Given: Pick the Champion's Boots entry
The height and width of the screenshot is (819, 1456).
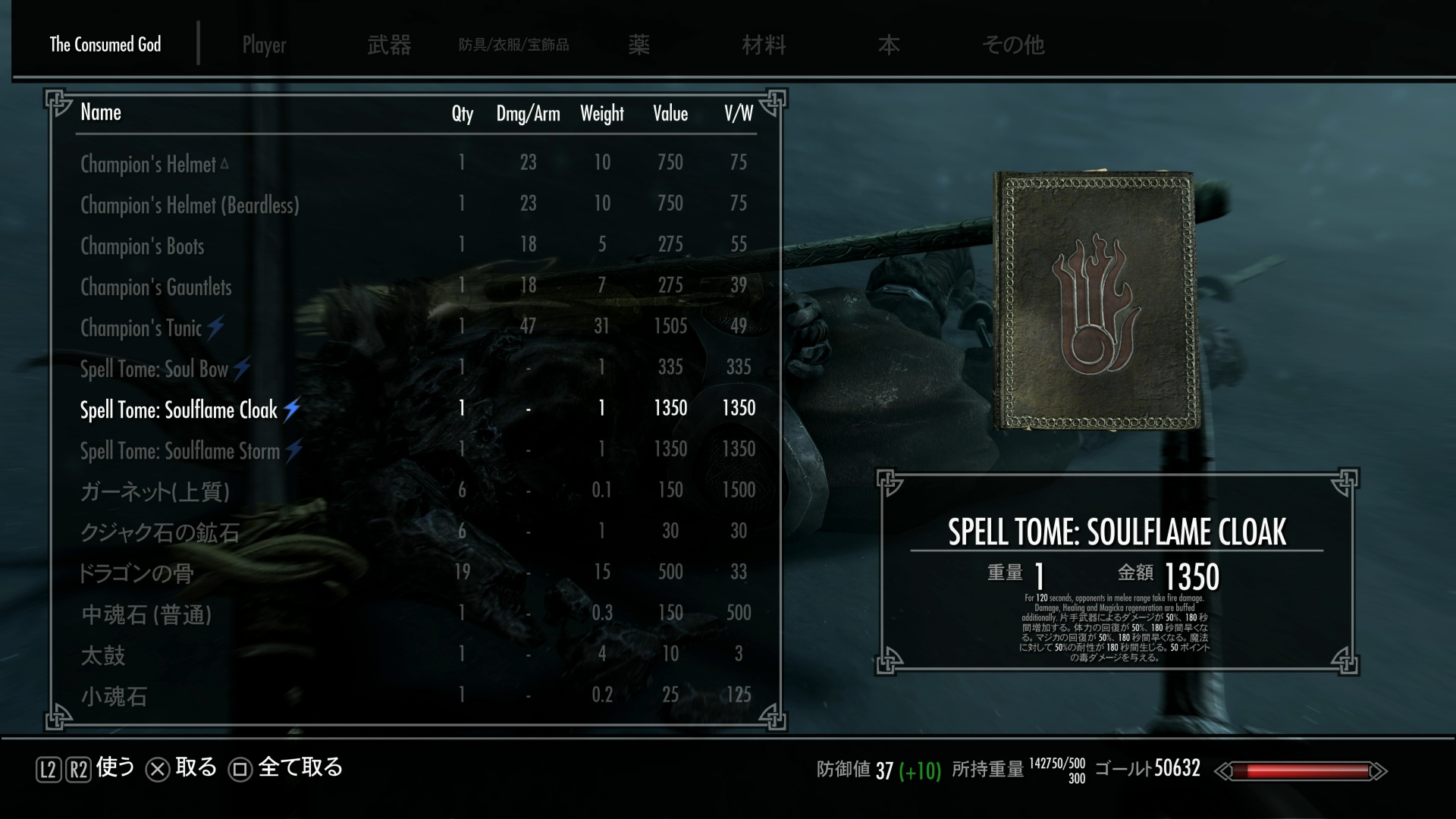Looking at the screenshot, I should pos(143,246).
